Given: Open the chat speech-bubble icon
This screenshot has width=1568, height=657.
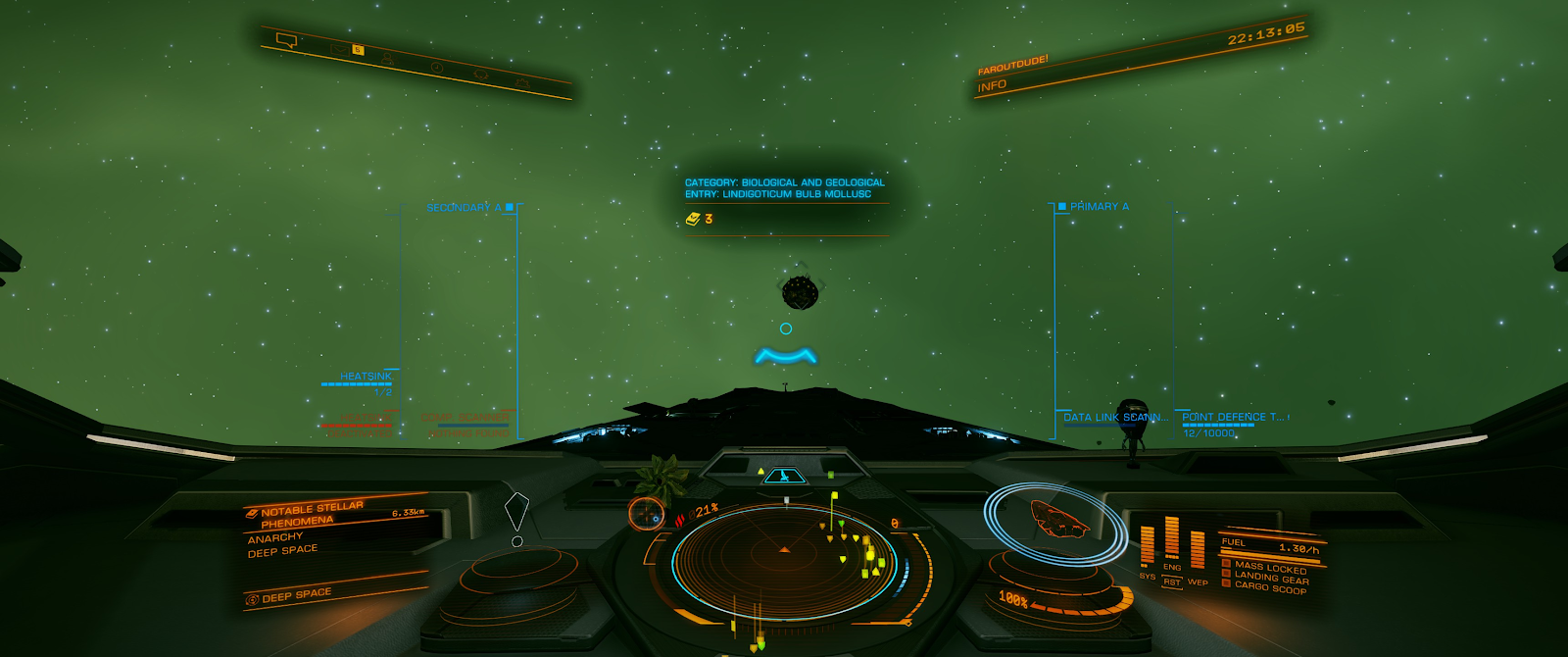Looking at the screenshot, I should pos(286,40).
